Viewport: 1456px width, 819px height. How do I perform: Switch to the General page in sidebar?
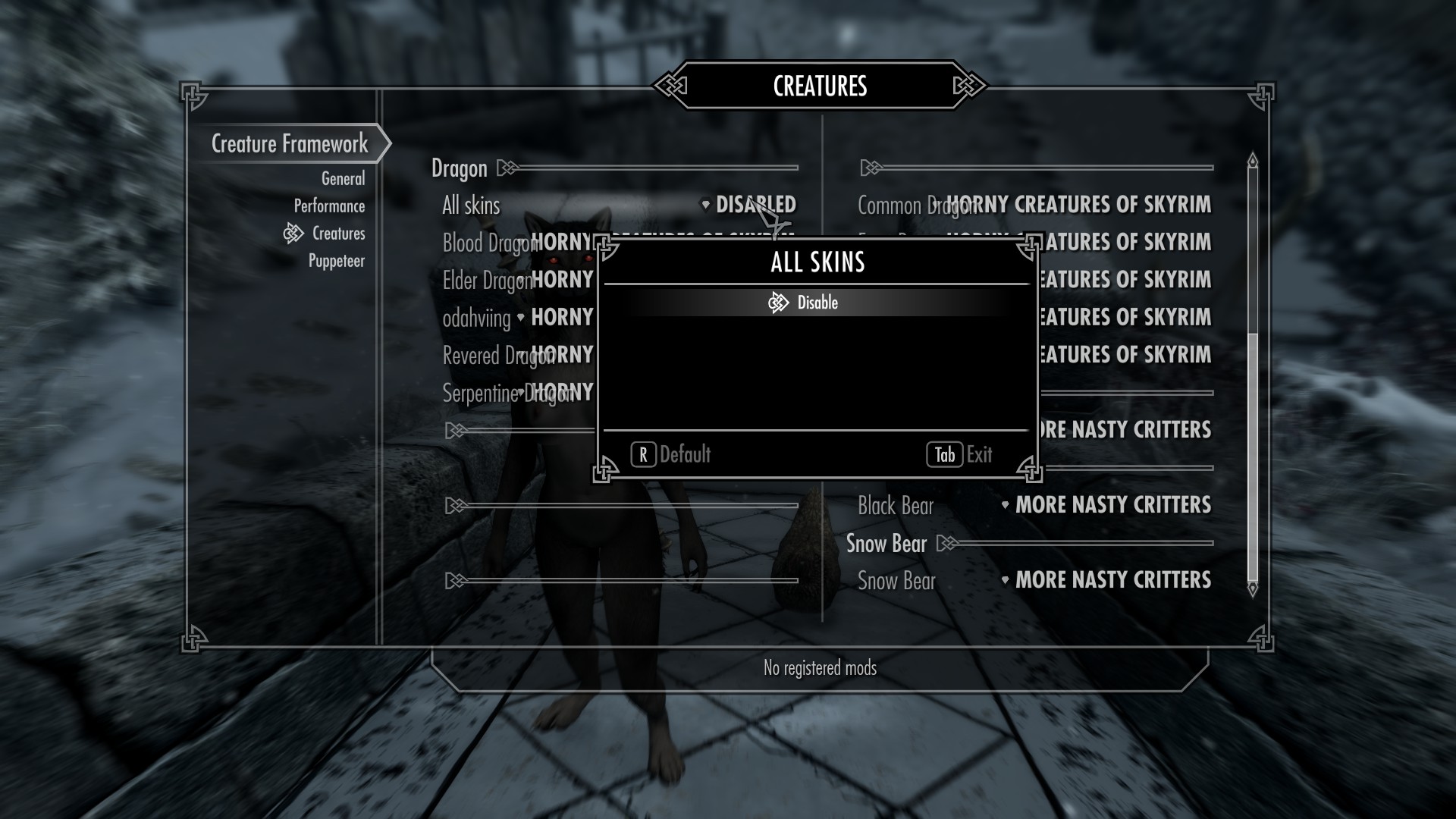click(343, 179)
